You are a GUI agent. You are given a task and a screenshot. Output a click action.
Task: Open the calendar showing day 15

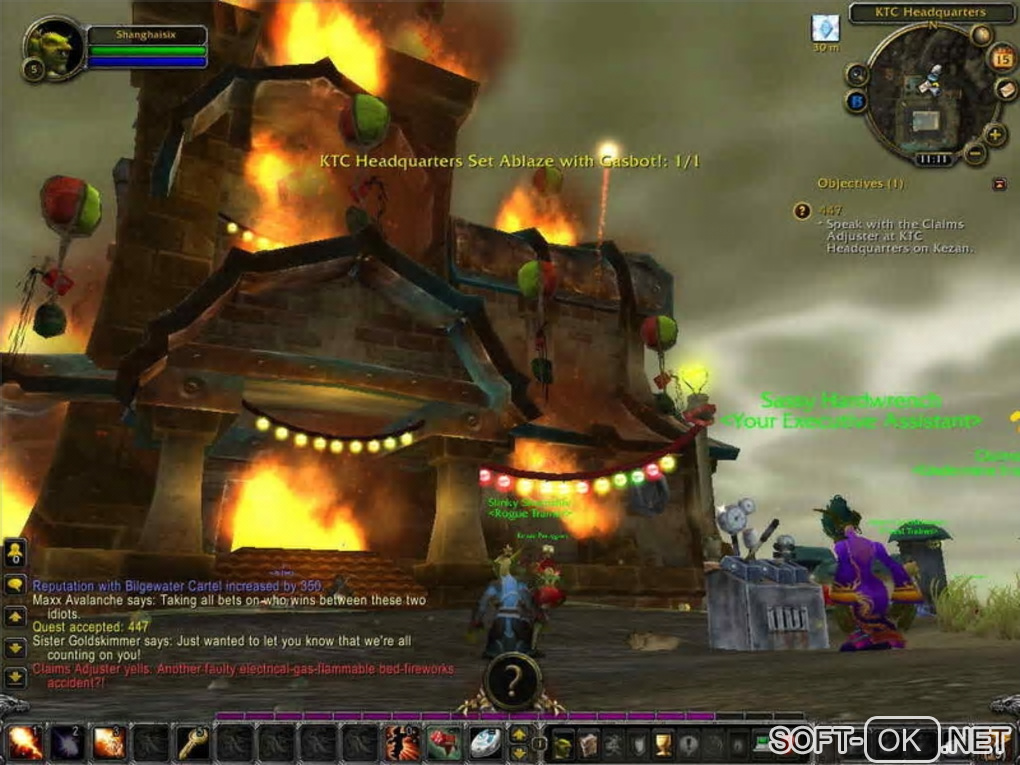click(1002, 58)
